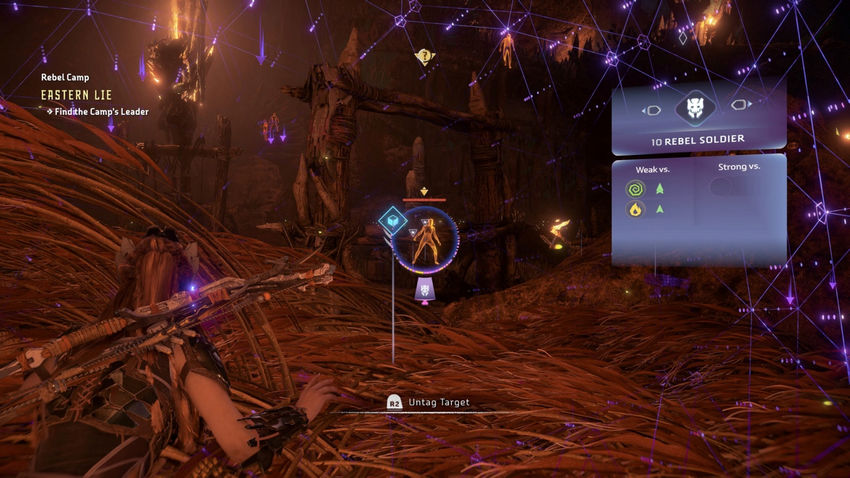Select the Eastern Lie quest tracker
Viewport: 850px width, 478px height.
tap(76, 94)
